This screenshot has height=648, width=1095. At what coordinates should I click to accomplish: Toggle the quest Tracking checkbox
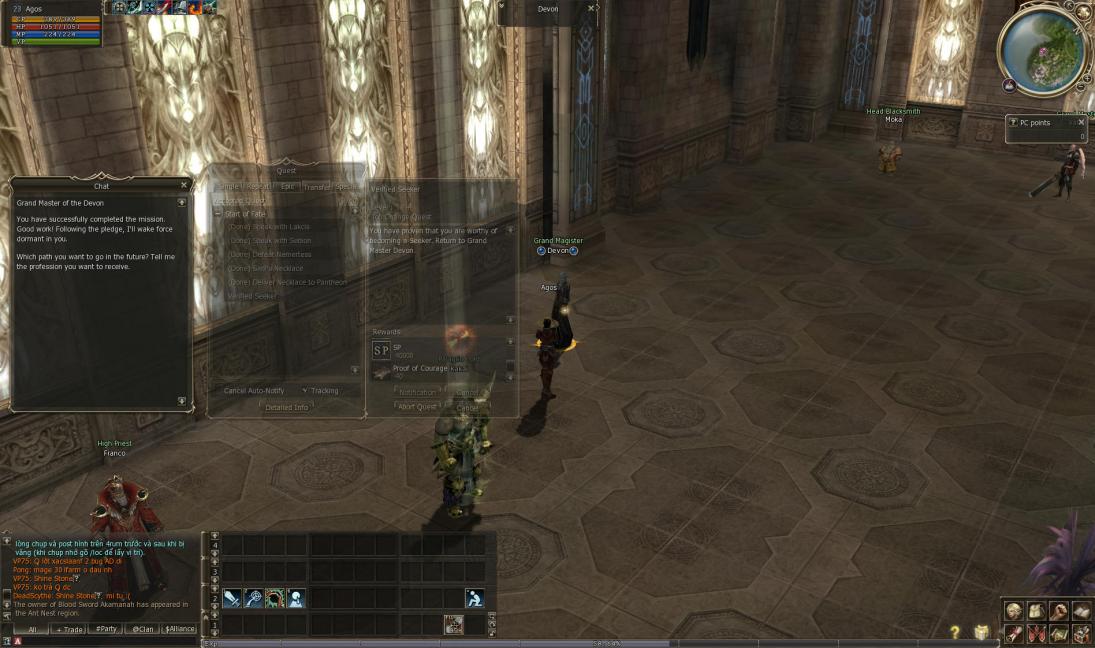(x=304, y=391)
